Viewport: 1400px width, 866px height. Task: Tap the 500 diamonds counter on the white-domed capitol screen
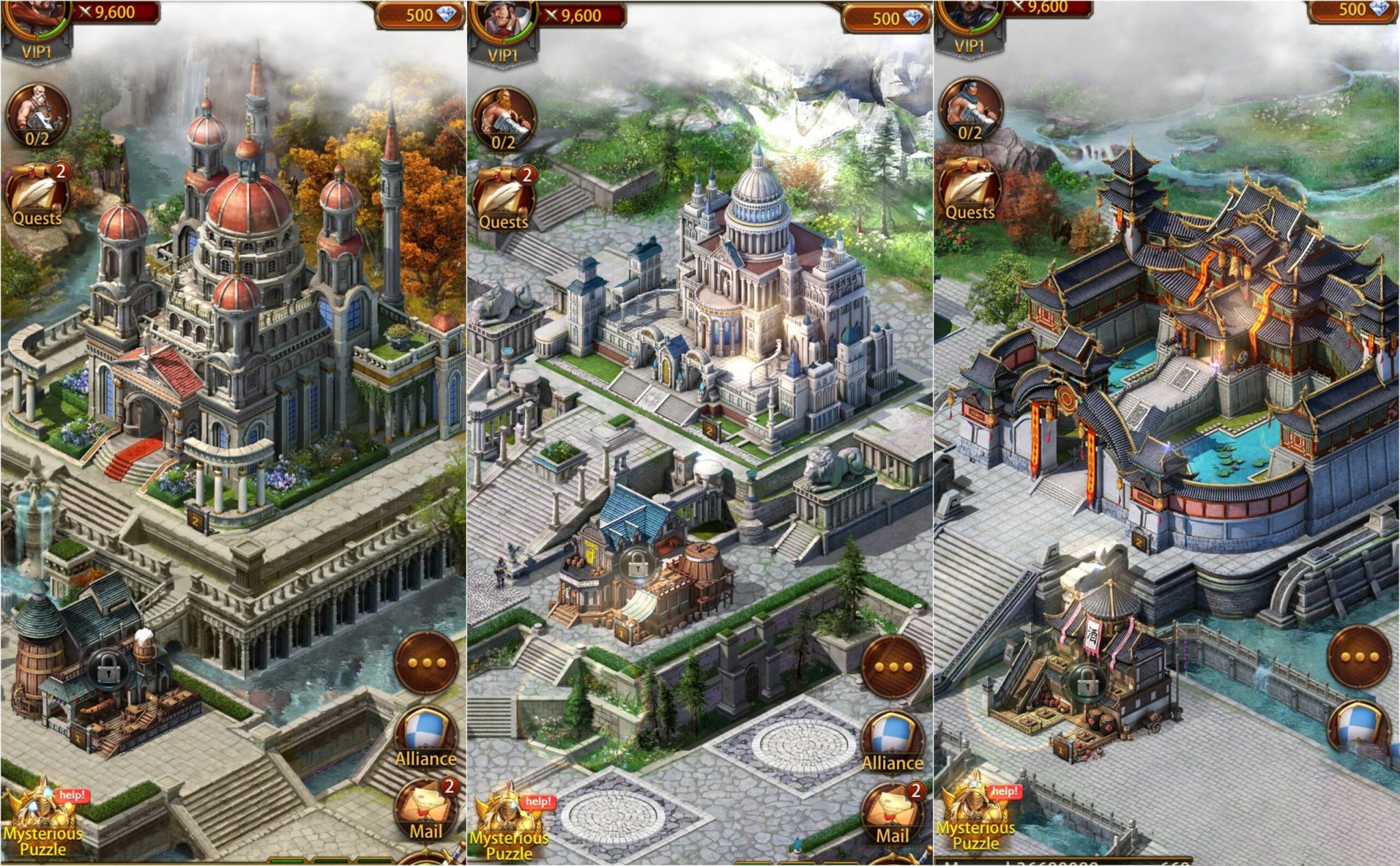pyautogui.click(x=887, y=18)
